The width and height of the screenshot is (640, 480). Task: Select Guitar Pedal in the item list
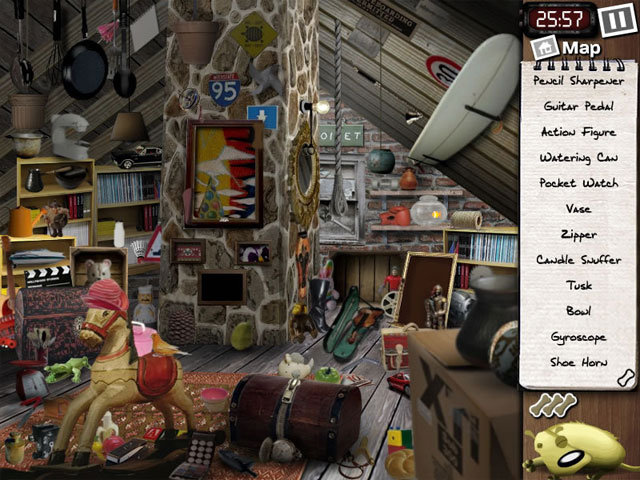point(579,105)
